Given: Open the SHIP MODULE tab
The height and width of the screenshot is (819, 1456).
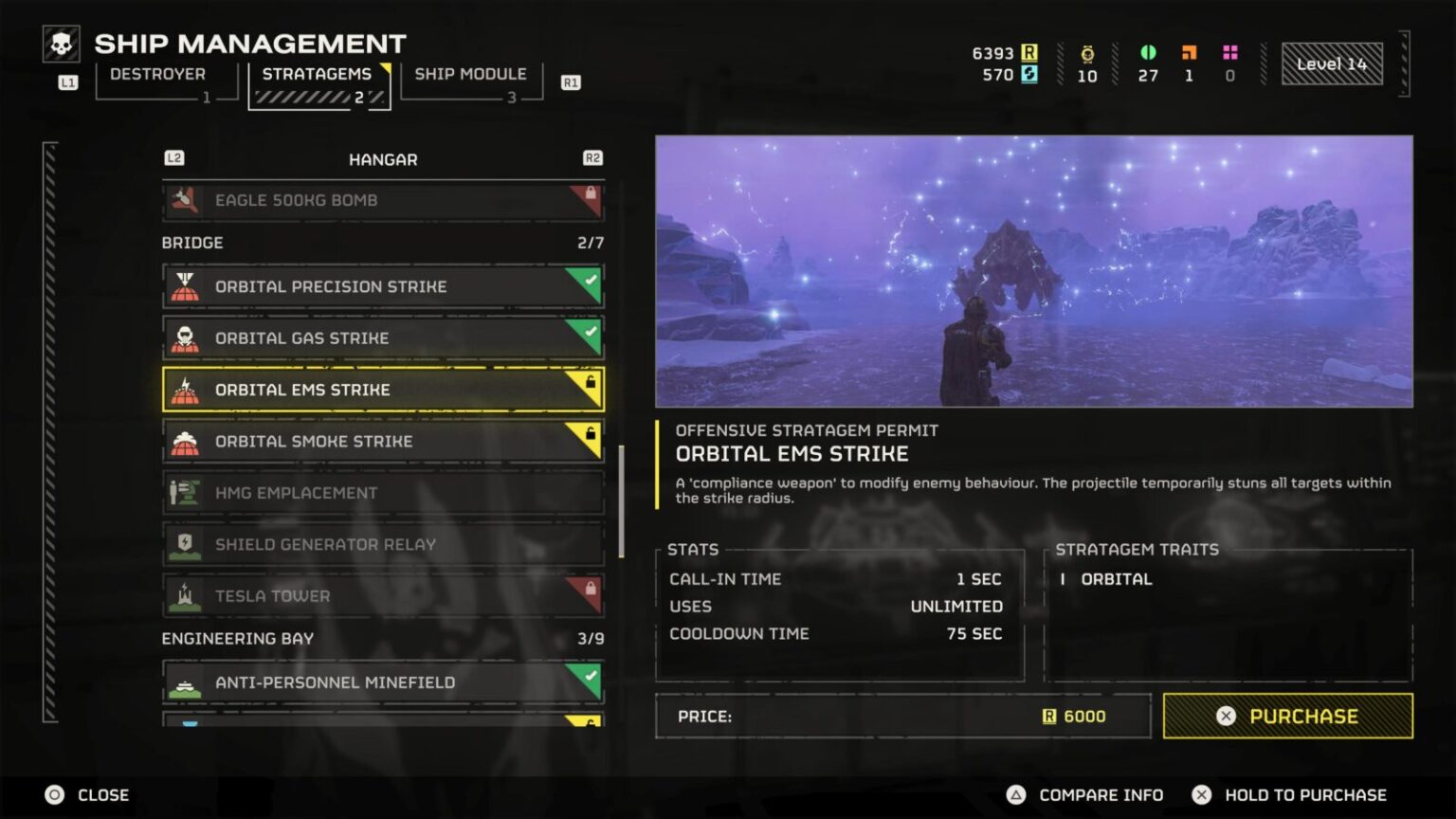Looking at the screenshot, I should 471,74.
